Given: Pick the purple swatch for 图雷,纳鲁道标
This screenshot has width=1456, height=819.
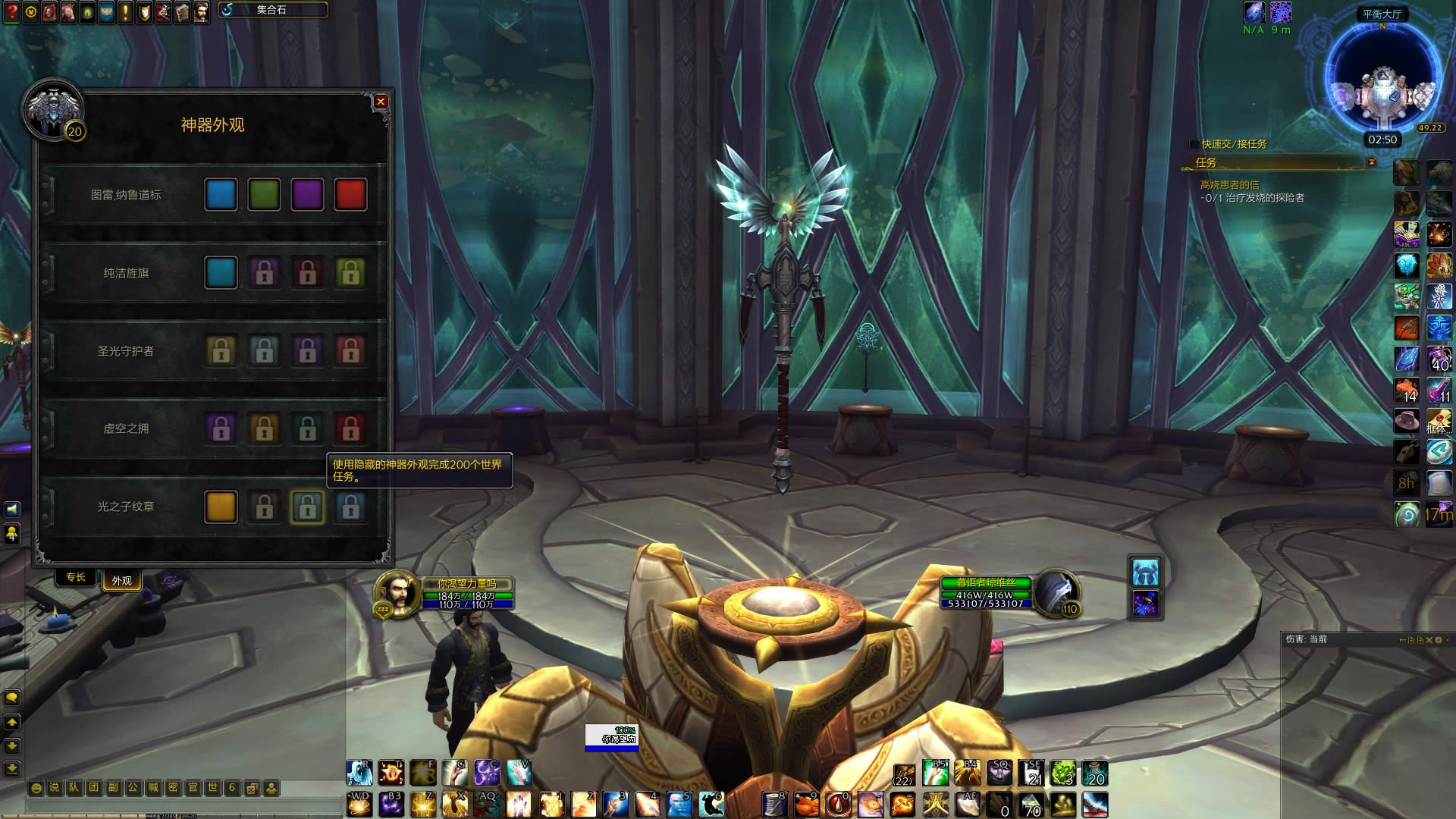Looking at the screenshot, I should tap(307, 195).
